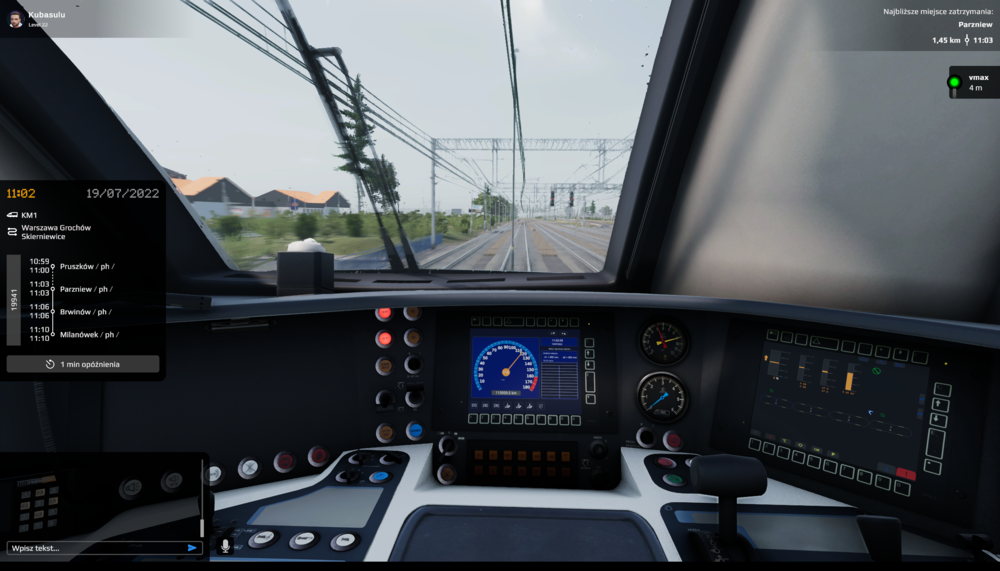Click the chat text input field

[95, 548]
